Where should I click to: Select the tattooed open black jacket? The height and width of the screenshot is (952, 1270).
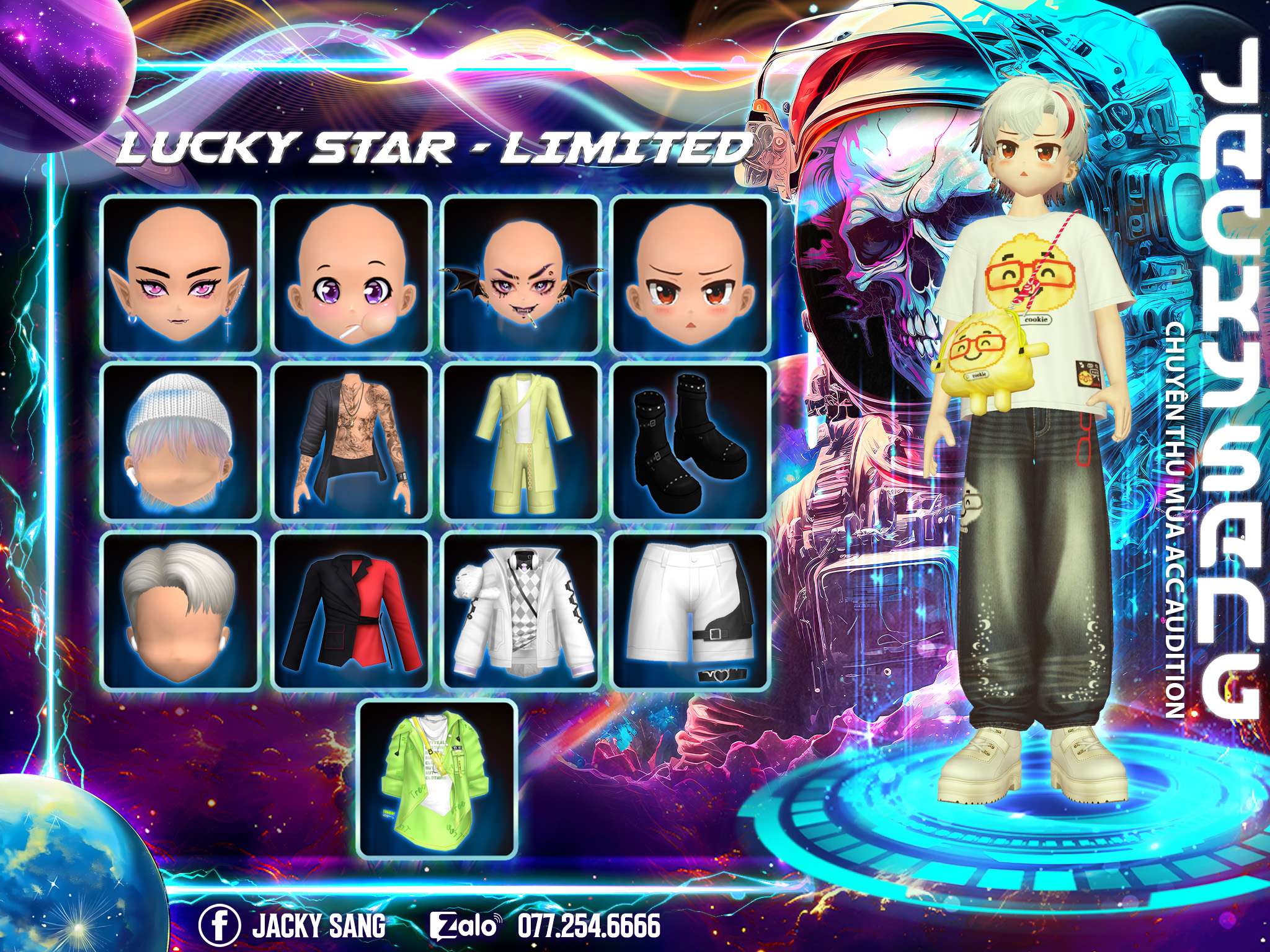[x=352, y=441]
